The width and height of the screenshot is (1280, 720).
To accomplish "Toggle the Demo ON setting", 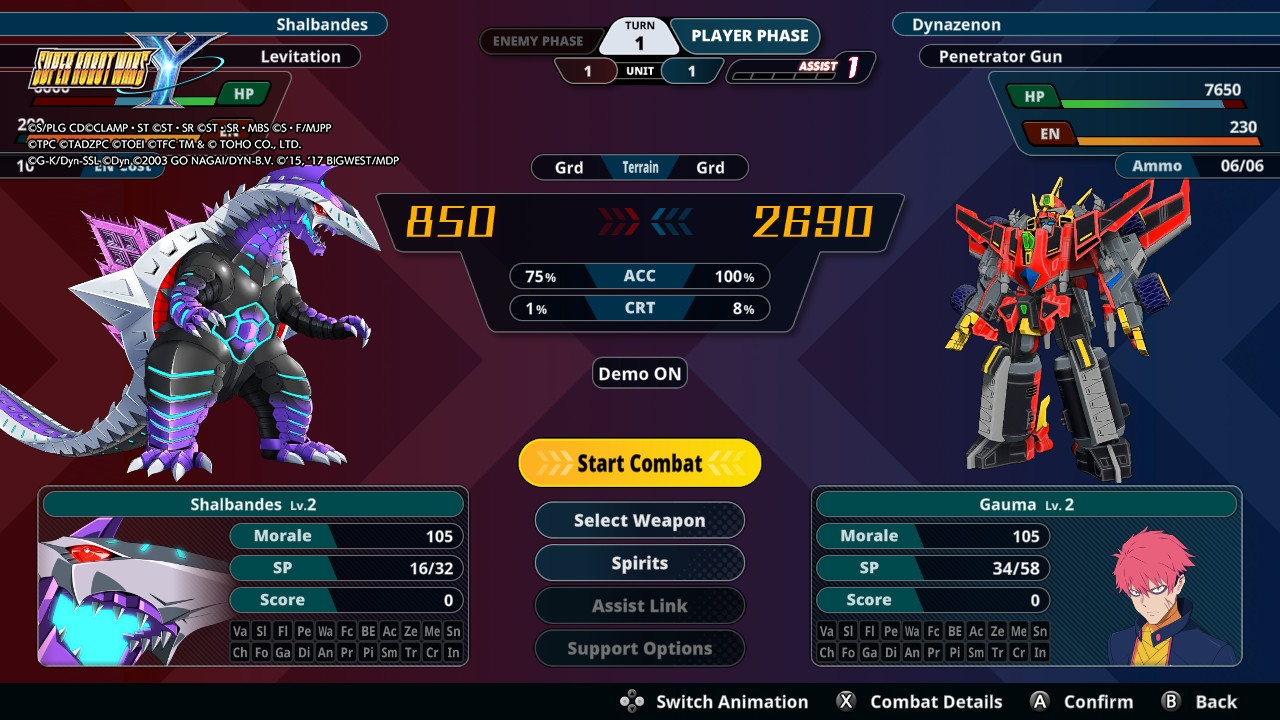I will click(640, 374).
